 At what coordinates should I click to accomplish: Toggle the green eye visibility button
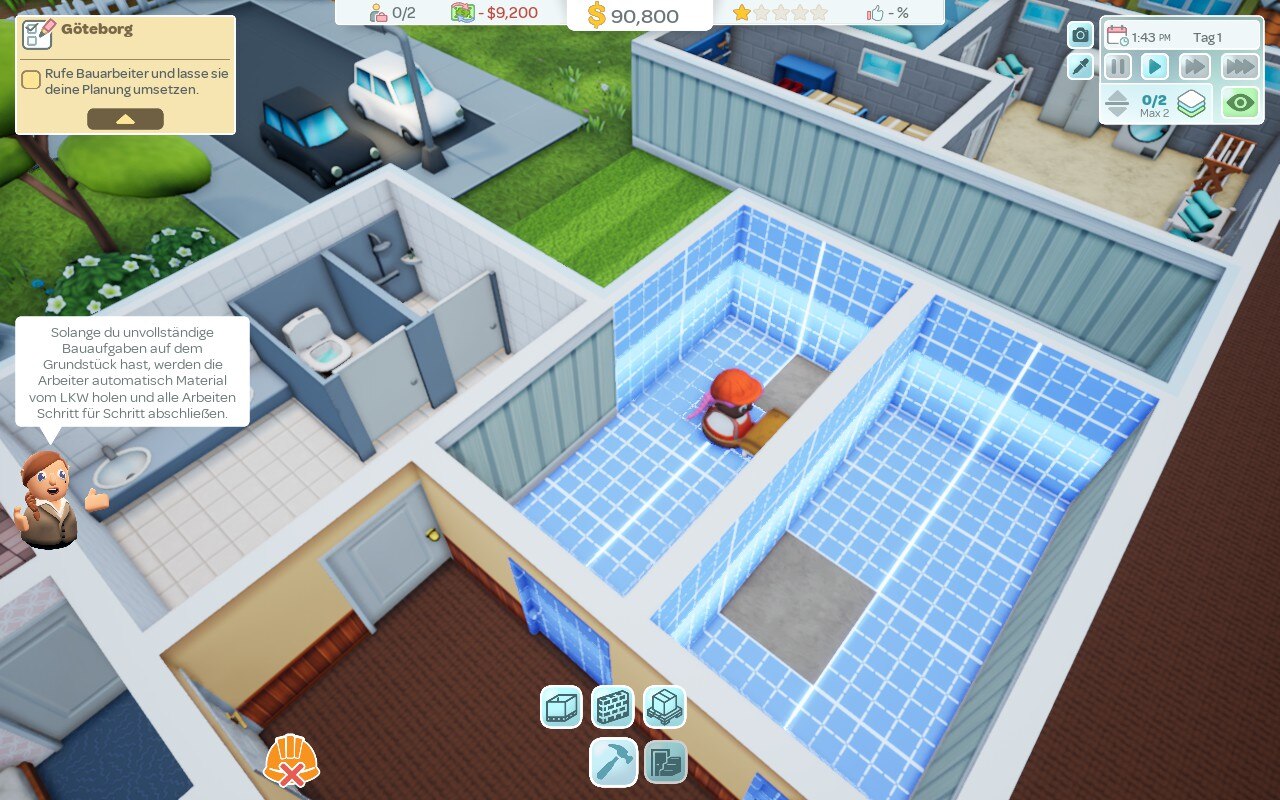(x=1240, y=103)
